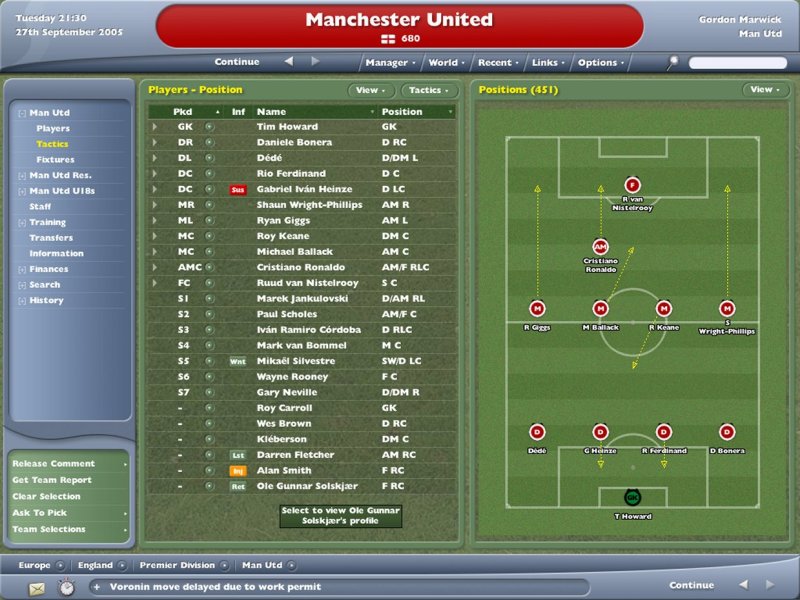Select Players in the Man Utd sidebar
The height and width of the screenshot is (600, 800).
[x=53, y=129]
